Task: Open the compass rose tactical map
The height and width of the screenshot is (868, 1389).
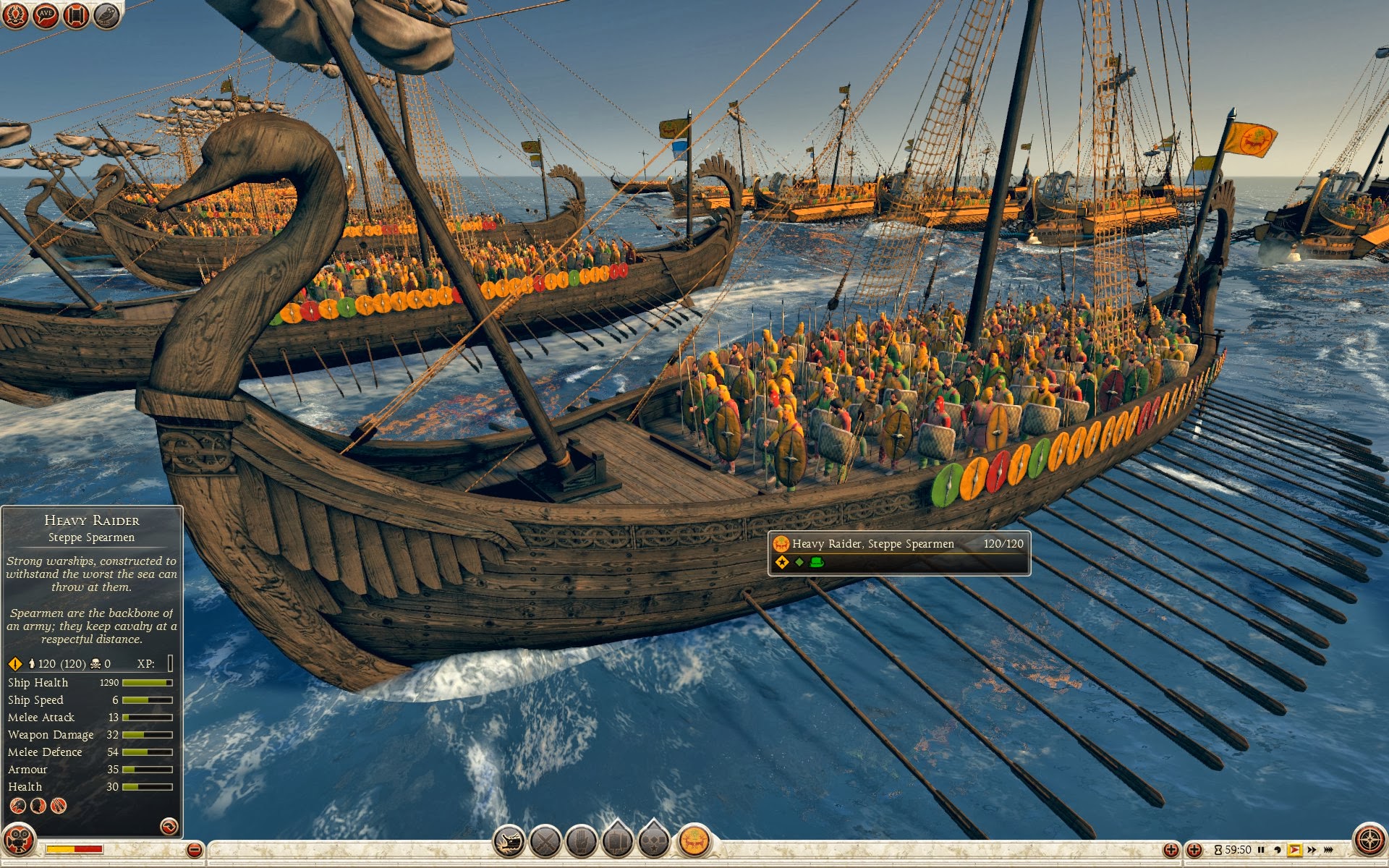Action: [x=1369, y=841]
